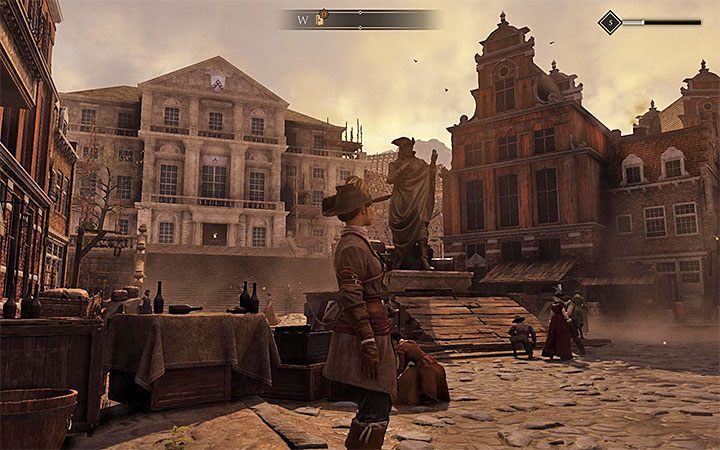Select the diamond level badge icon

609,22
